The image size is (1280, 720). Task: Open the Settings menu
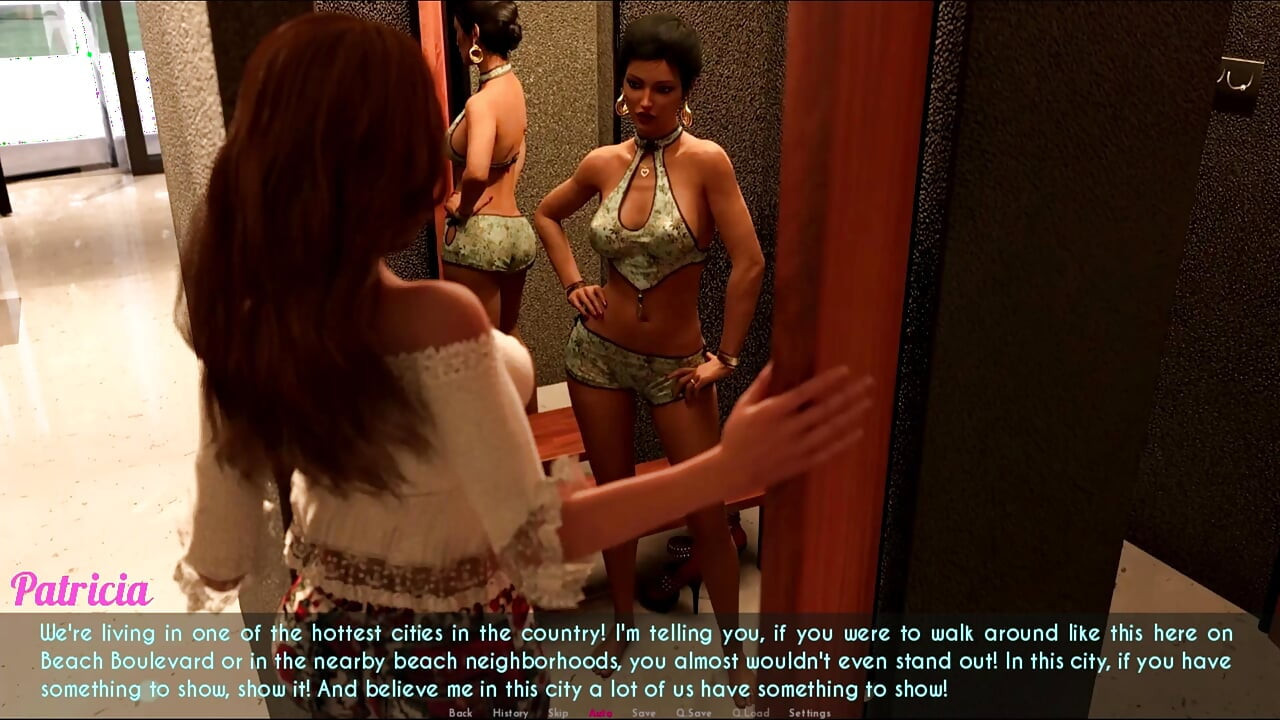pyautogui.click(x=809, y=713)
